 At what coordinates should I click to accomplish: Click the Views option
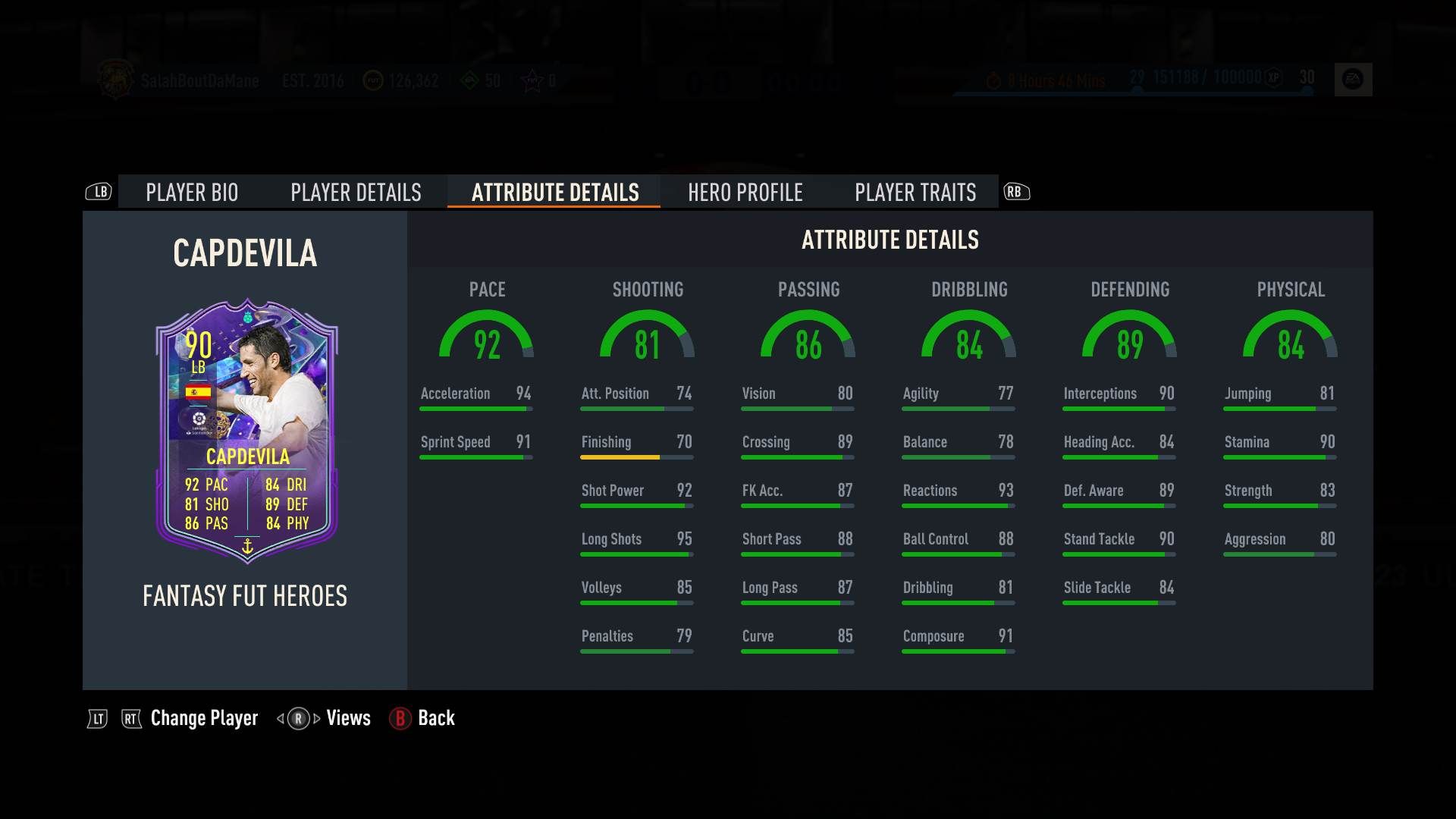coord(348,718)
